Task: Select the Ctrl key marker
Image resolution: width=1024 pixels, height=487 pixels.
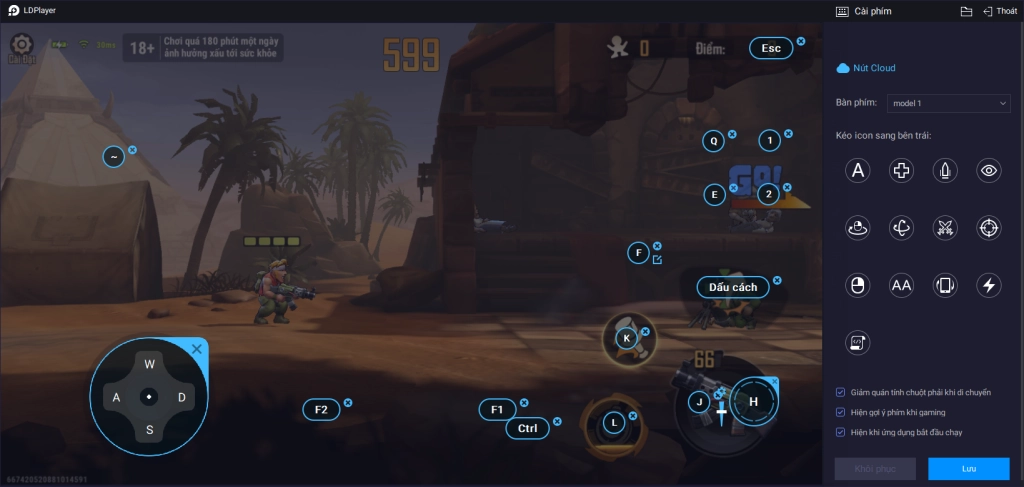Action: (x=527, y=428)
